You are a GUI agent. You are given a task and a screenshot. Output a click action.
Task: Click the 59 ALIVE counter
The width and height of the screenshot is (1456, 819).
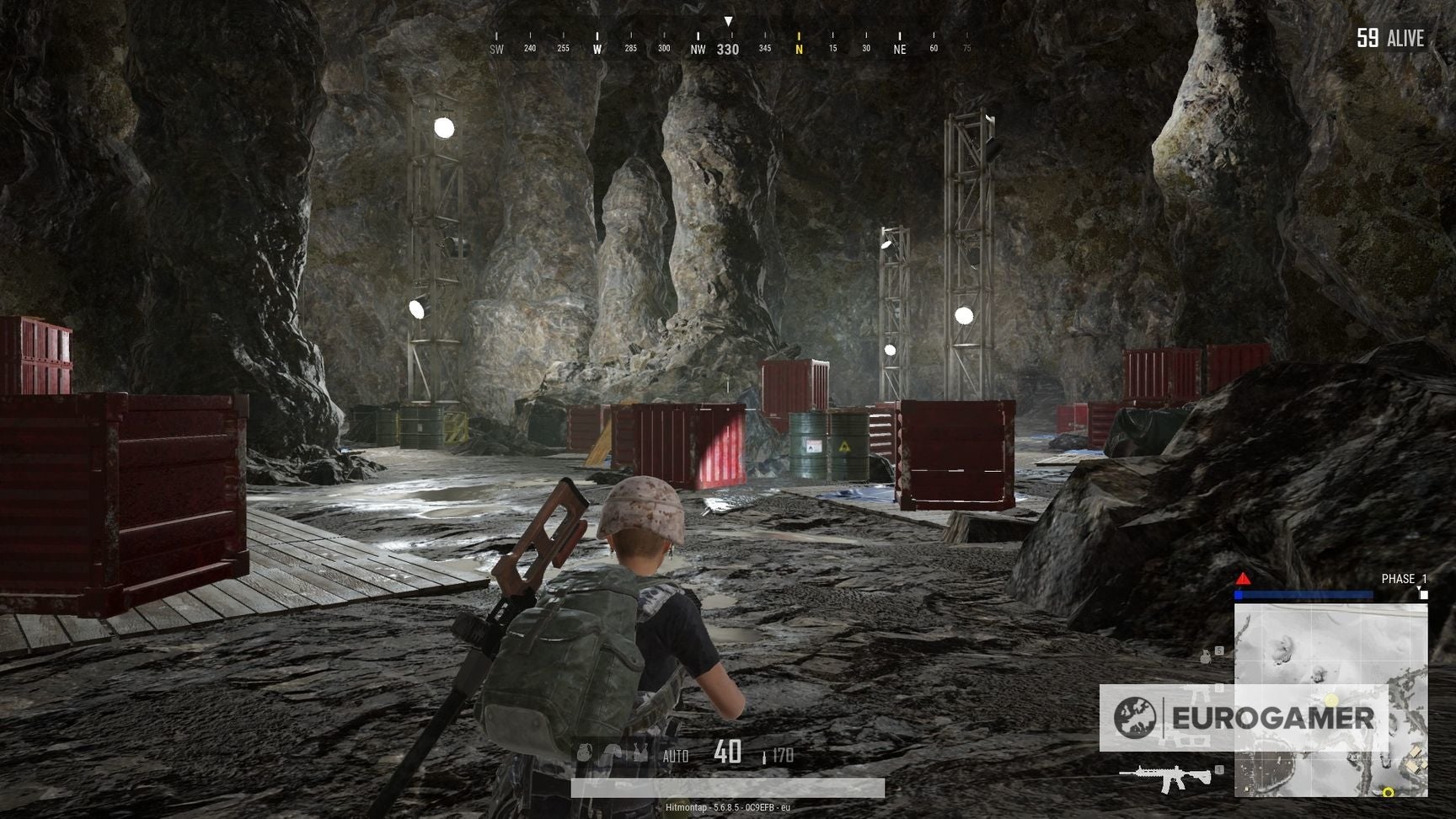[x=1391, y=39]
